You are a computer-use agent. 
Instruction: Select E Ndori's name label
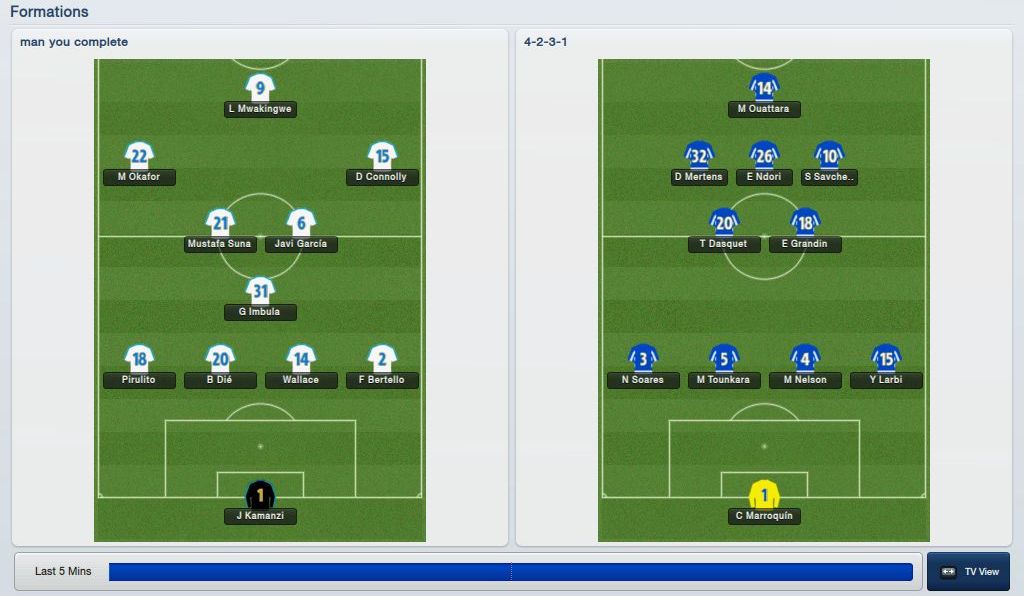(764, 177)
